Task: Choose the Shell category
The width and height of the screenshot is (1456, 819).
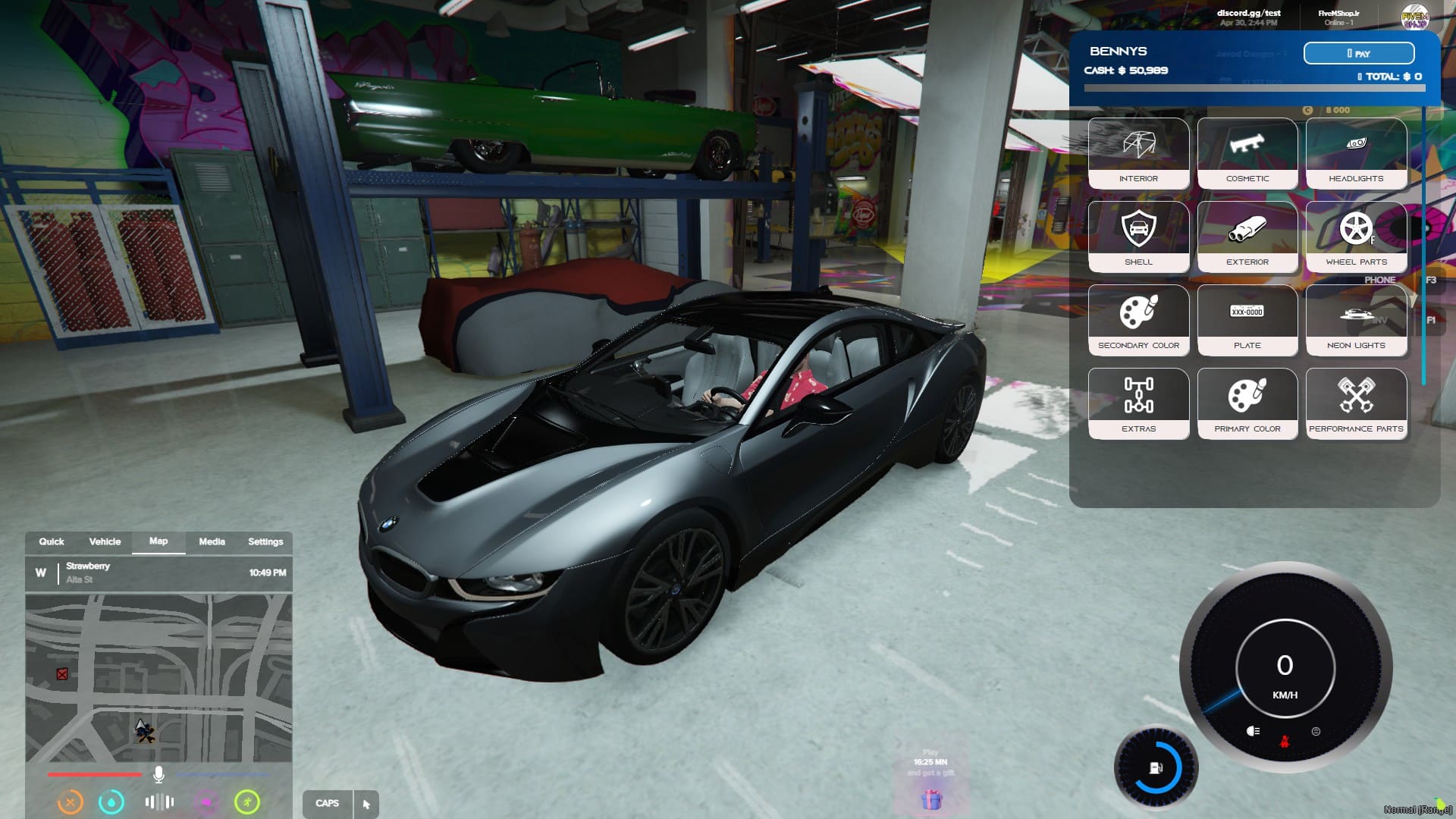Action: point(1138,237)
